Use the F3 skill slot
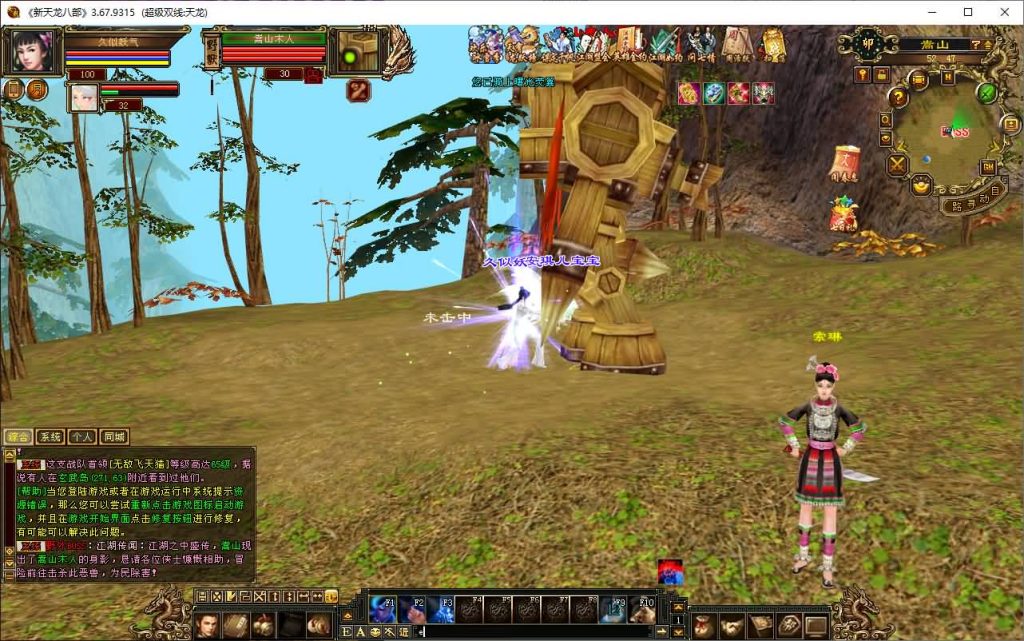The width and height of the screenshot is (1024, 641). coord(441,609)
